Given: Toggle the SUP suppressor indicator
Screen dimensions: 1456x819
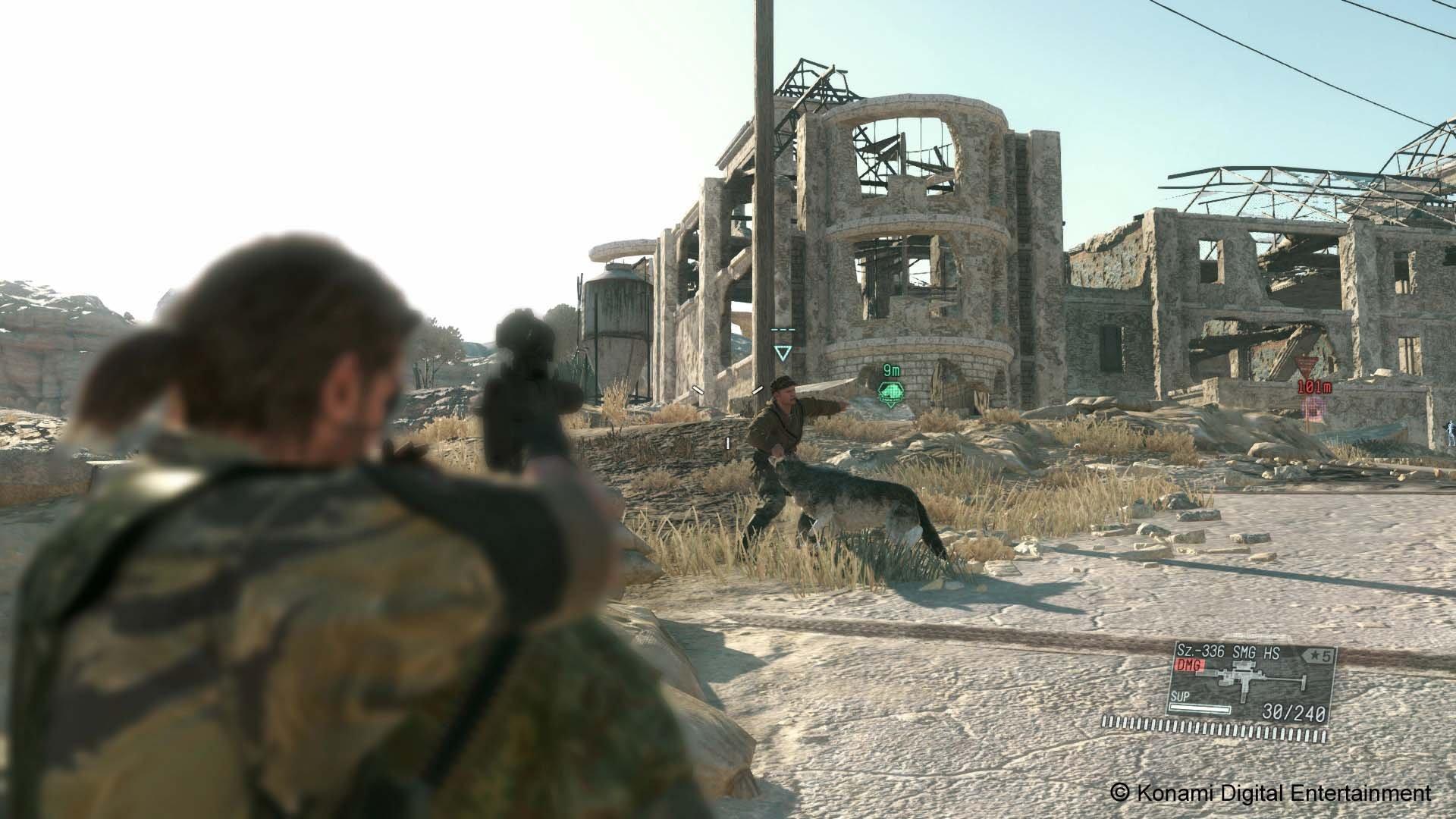Looking at the screenshot, I should 1181,697.
